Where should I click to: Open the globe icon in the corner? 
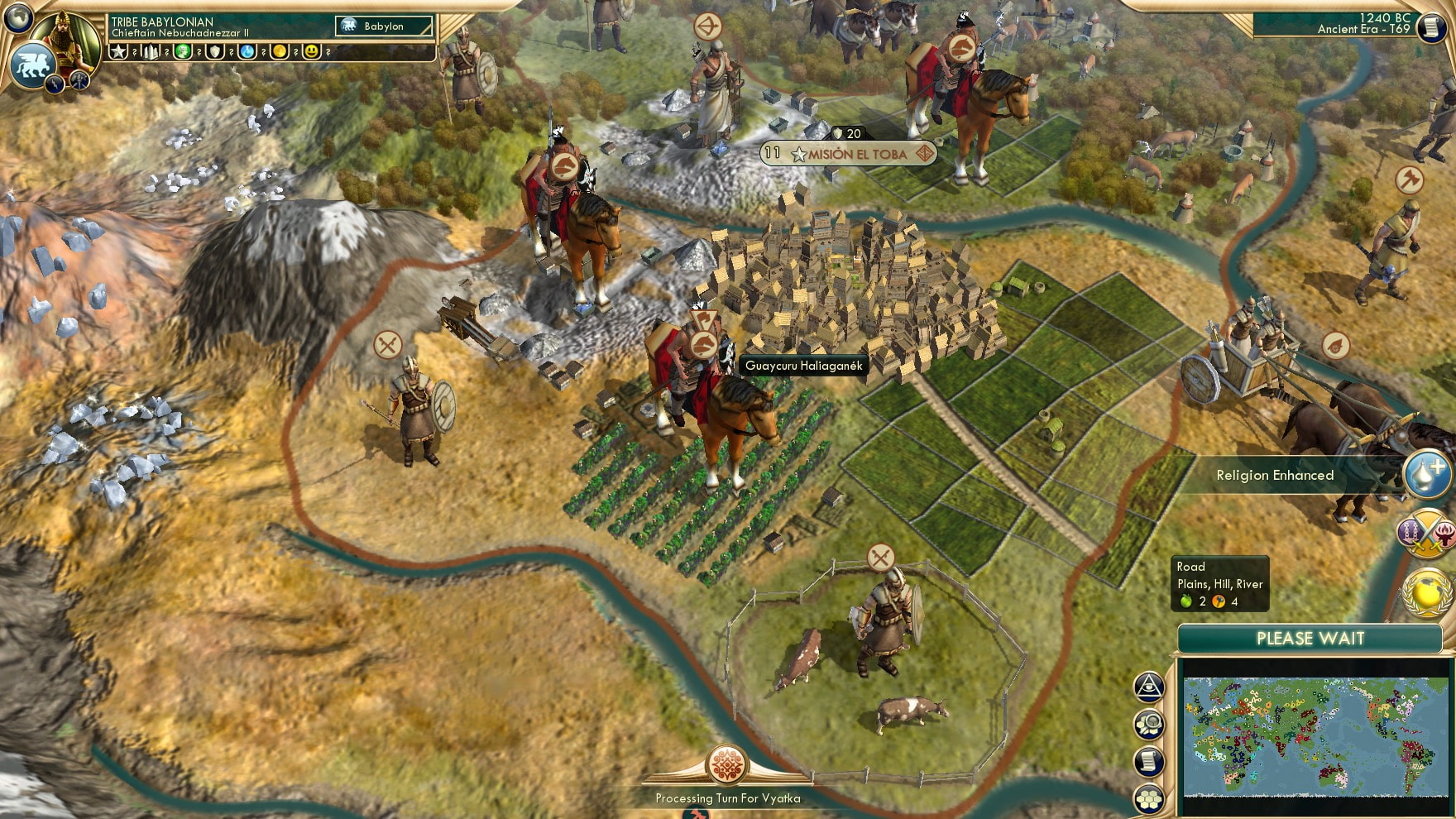point(17,17)
